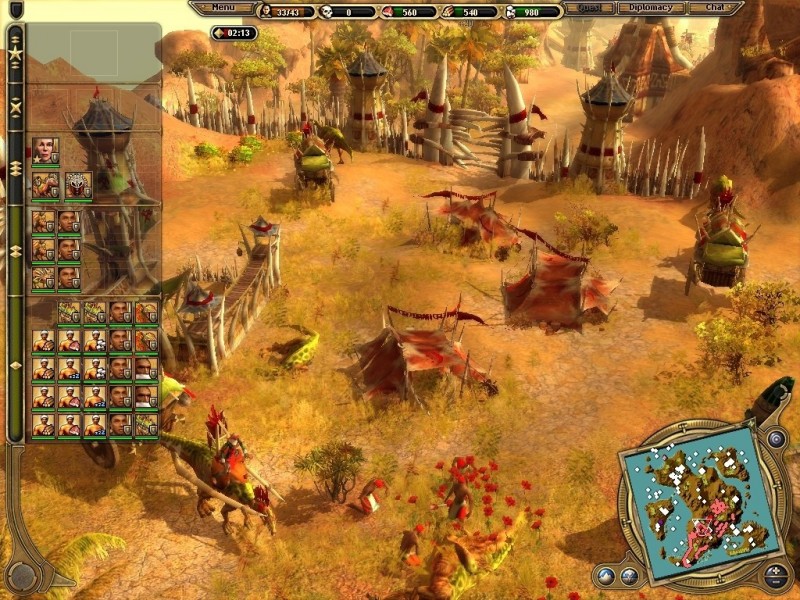800x600 pixels.
Task: Open the Diplomacy panel
Action: pos(651,8)
